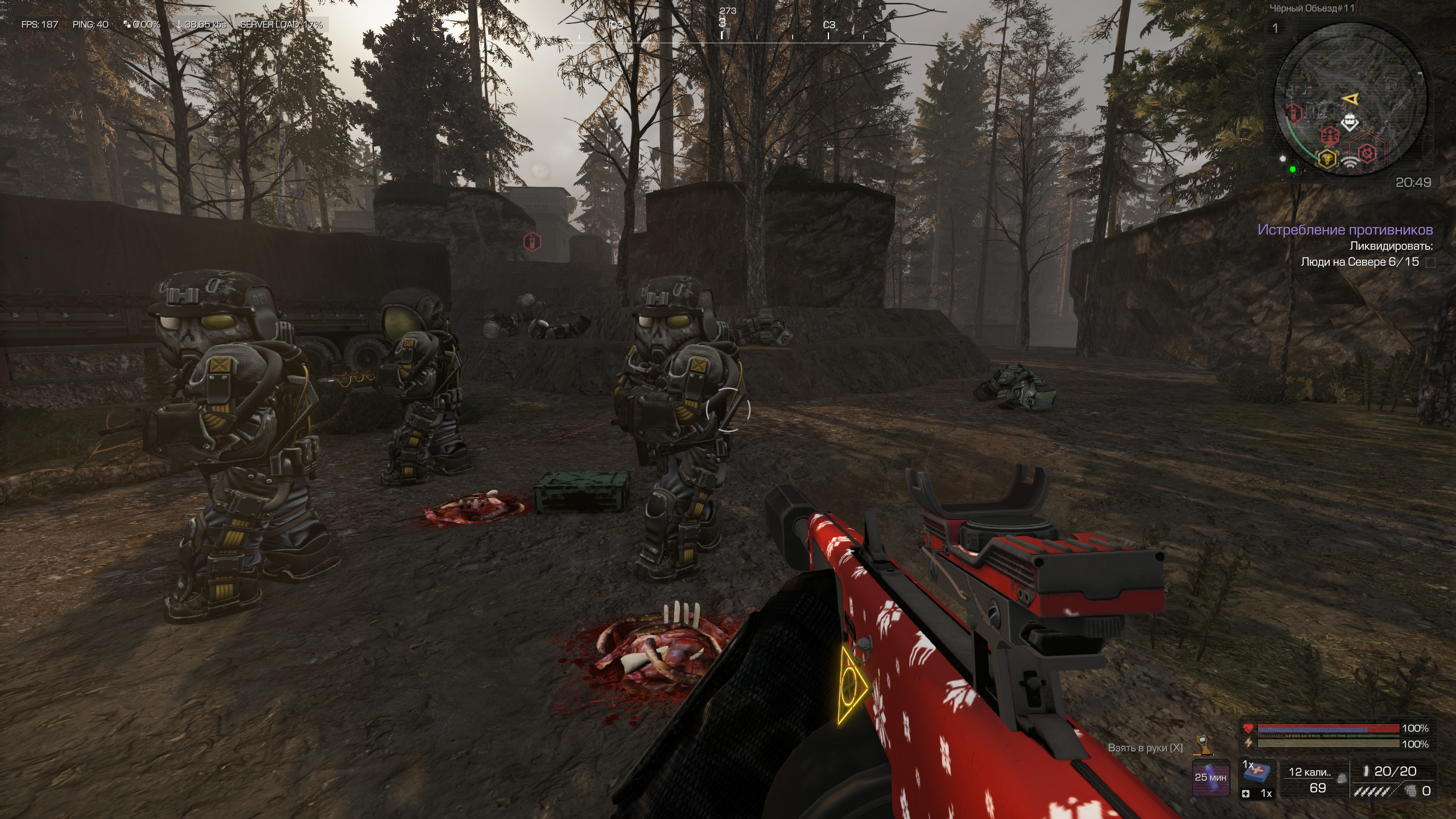Click the red objective marker above the bunker

click(x=531, y=242)
